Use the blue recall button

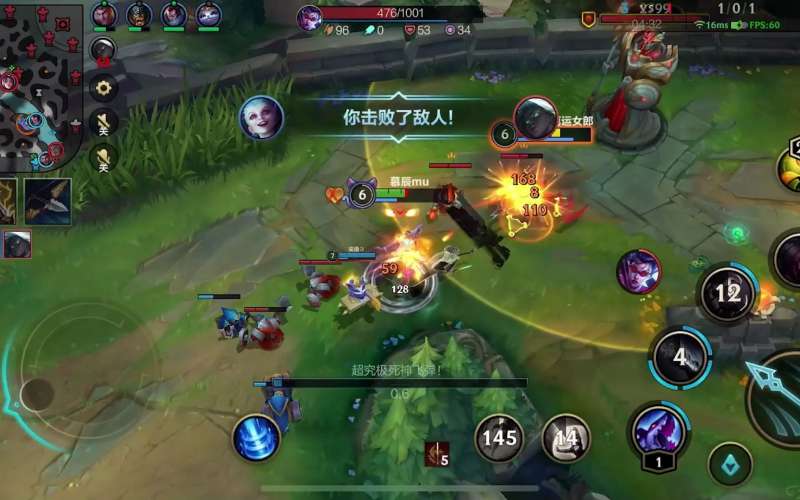pos(256,437)
